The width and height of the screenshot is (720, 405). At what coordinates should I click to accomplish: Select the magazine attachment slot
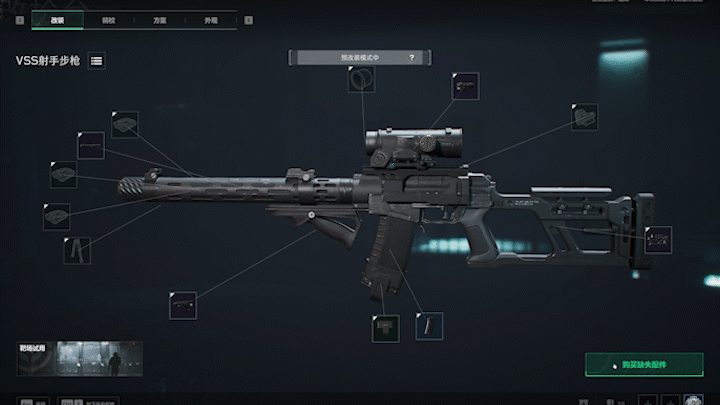click(x=428, y=326)
